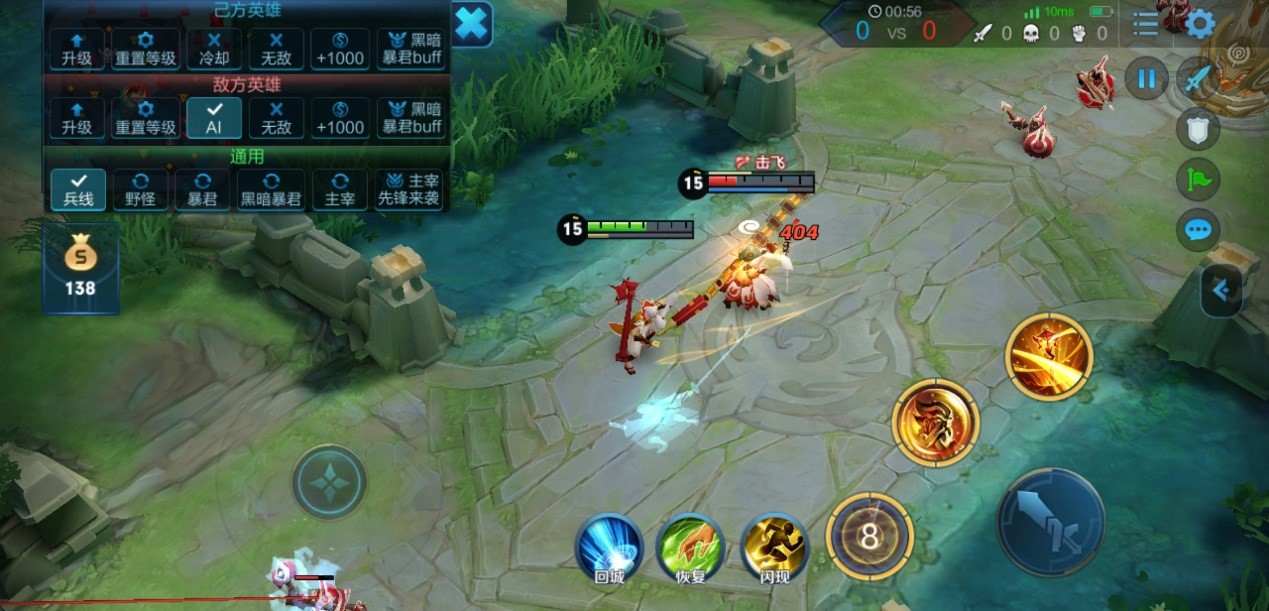The width and height of the screenshot is (1269, 611).
Task: Open the scoreboard list icon
Action: [1146, 24]
